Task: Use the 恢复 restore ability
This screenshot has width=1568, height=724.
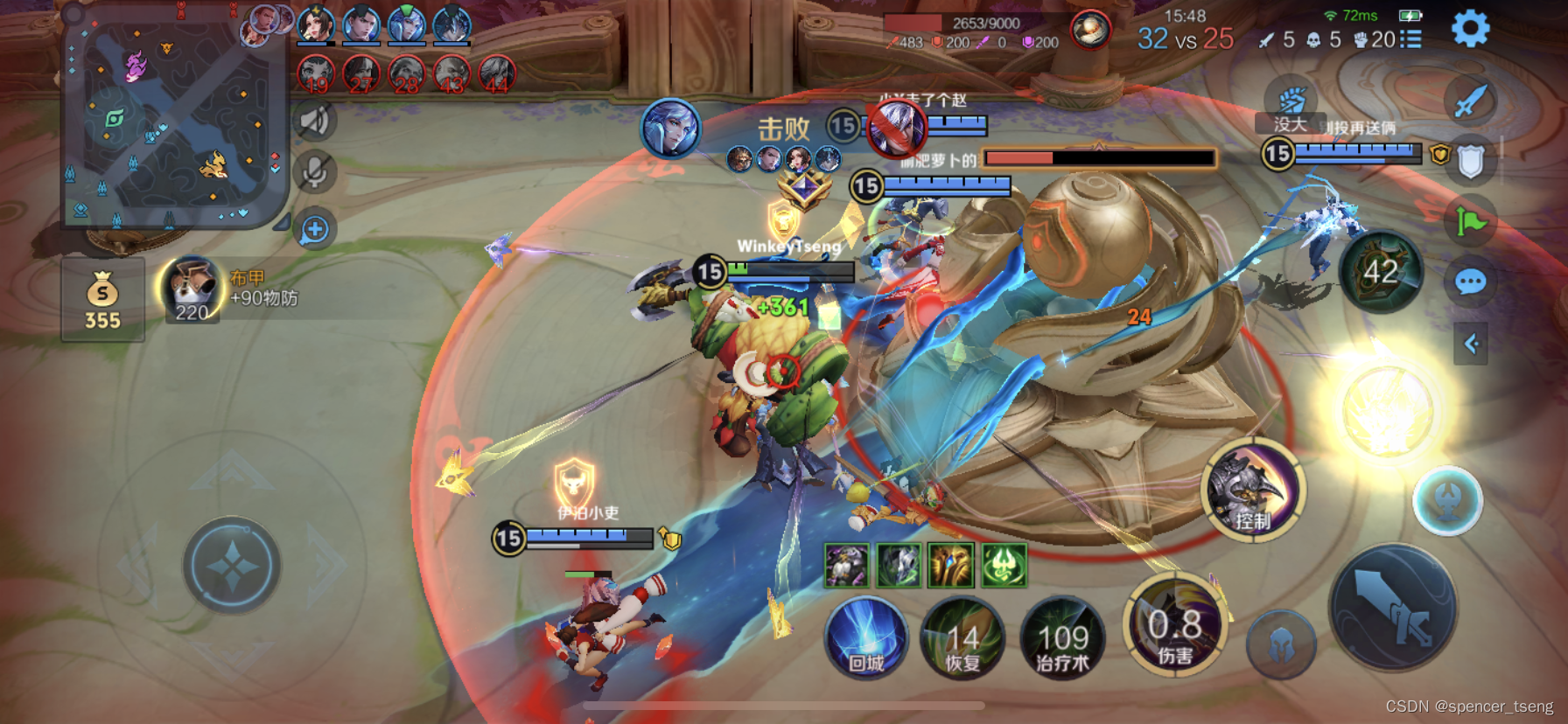Action: click(962, 639)
